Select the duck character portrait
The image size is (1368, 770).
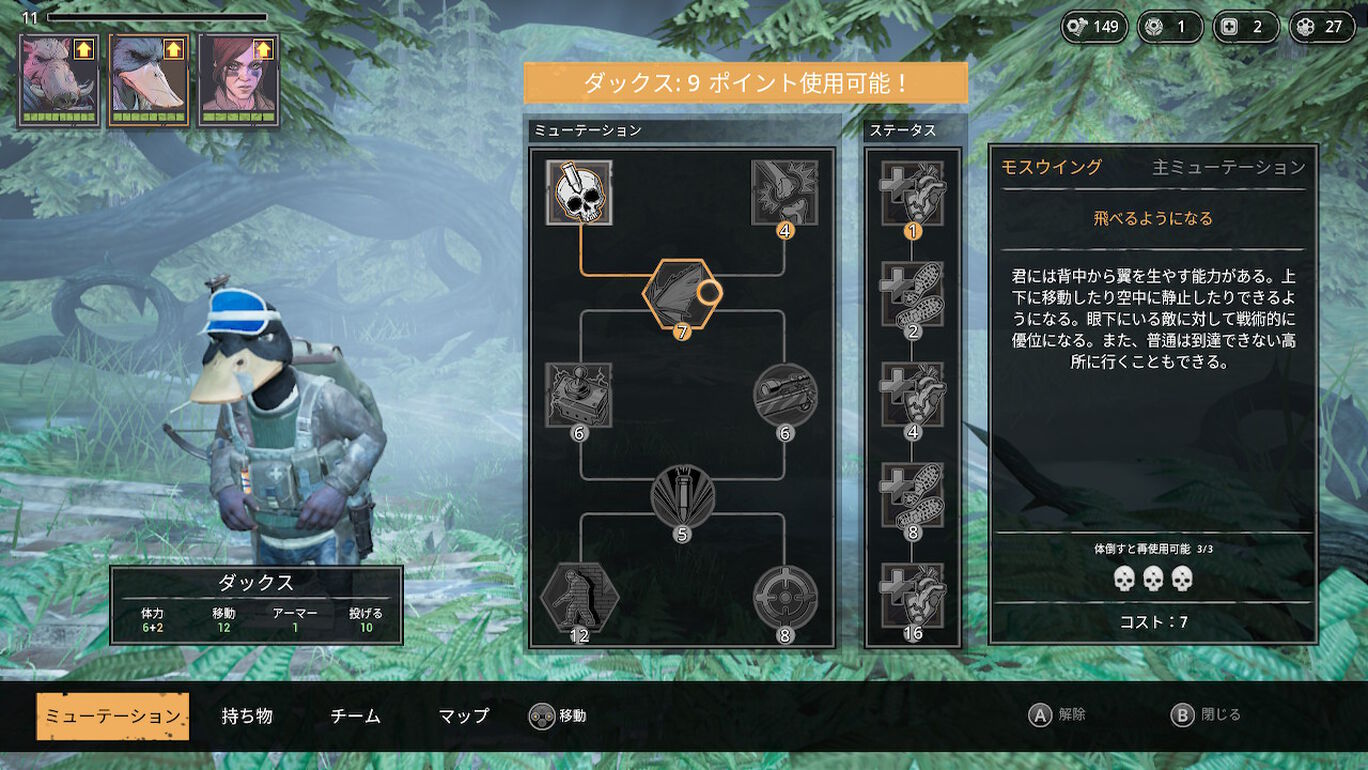149,80
